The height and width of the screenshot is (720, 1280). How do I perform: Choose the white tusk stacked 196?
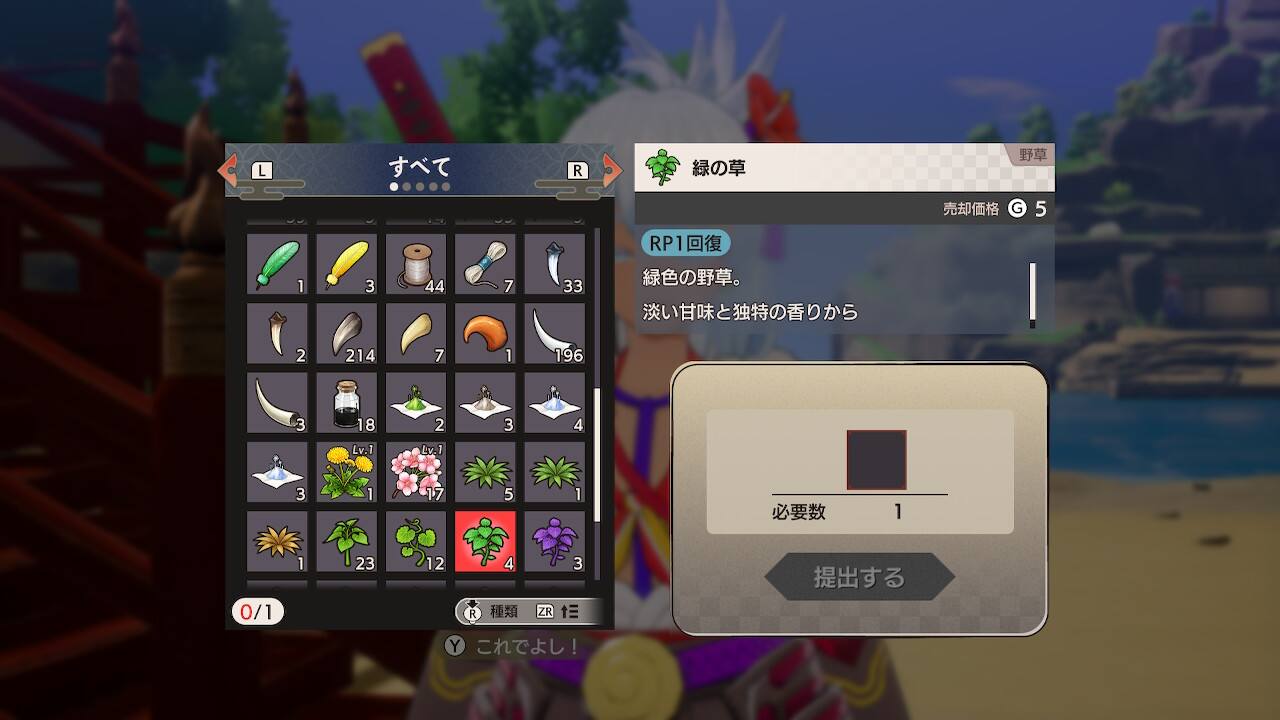[554, 333]
